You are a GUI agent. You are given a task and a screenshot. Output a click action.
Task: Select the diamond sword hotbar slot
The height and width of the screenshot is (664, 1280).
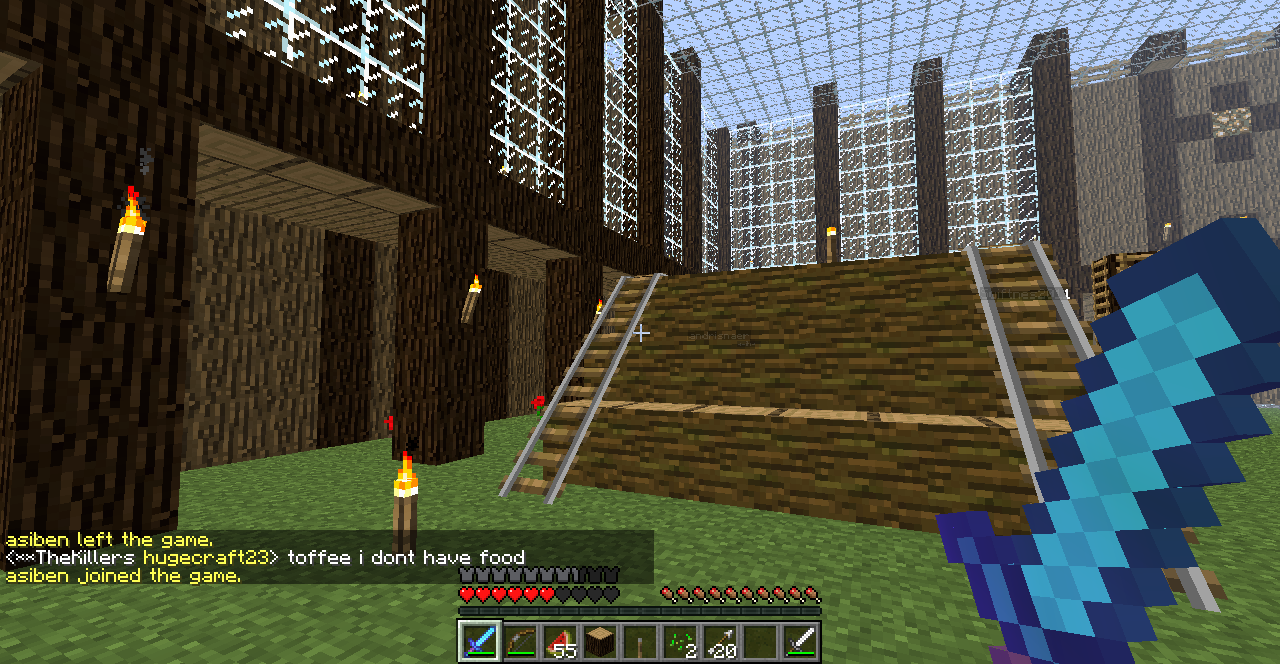pos(479,641)
